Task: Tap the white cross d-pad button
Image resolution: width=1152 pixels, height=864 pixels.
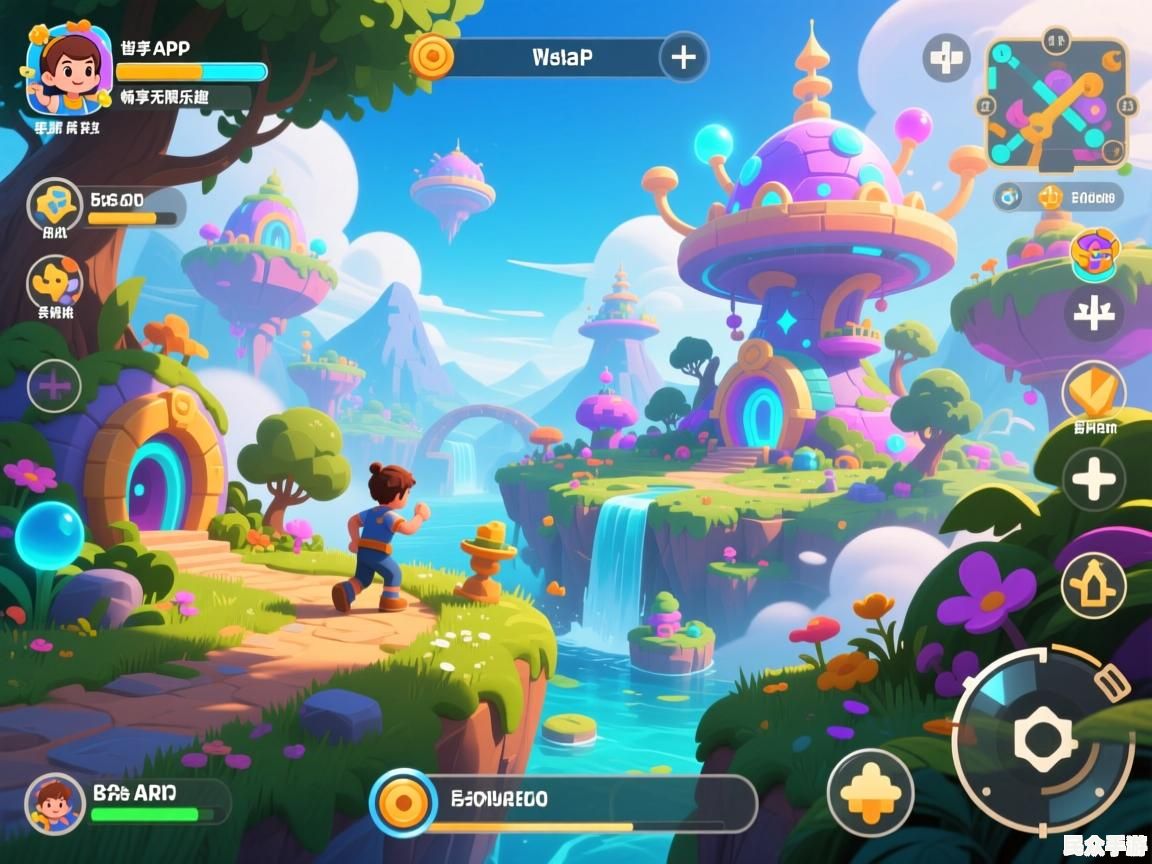Action: (945, 58)
